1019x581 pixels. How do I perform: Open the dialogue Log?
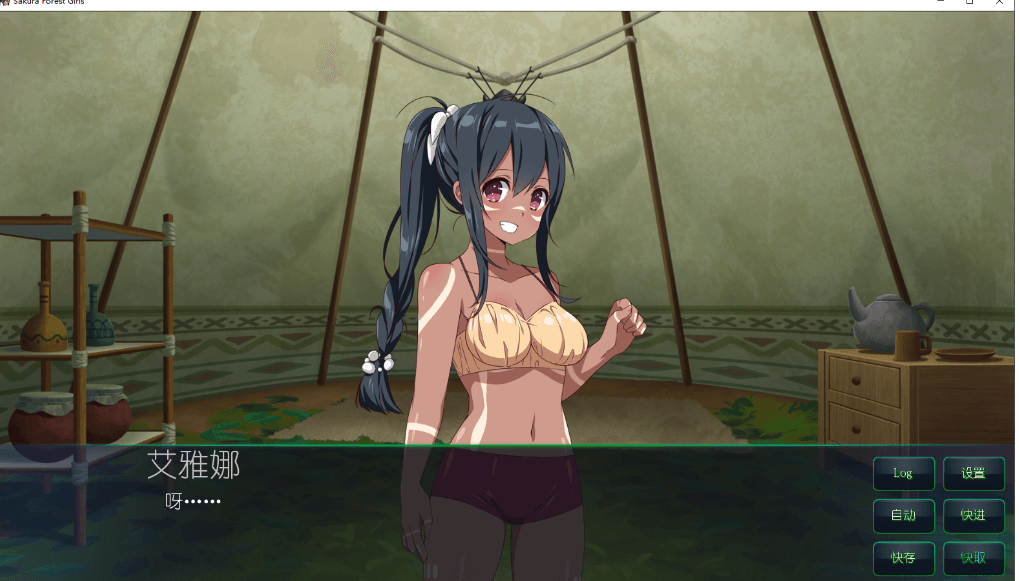[x=903, y=474]
